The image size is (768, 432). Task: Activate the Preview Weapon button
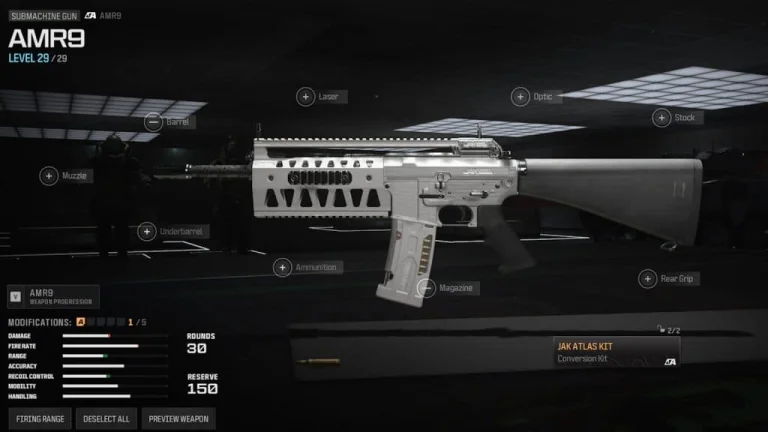[179, 419]
